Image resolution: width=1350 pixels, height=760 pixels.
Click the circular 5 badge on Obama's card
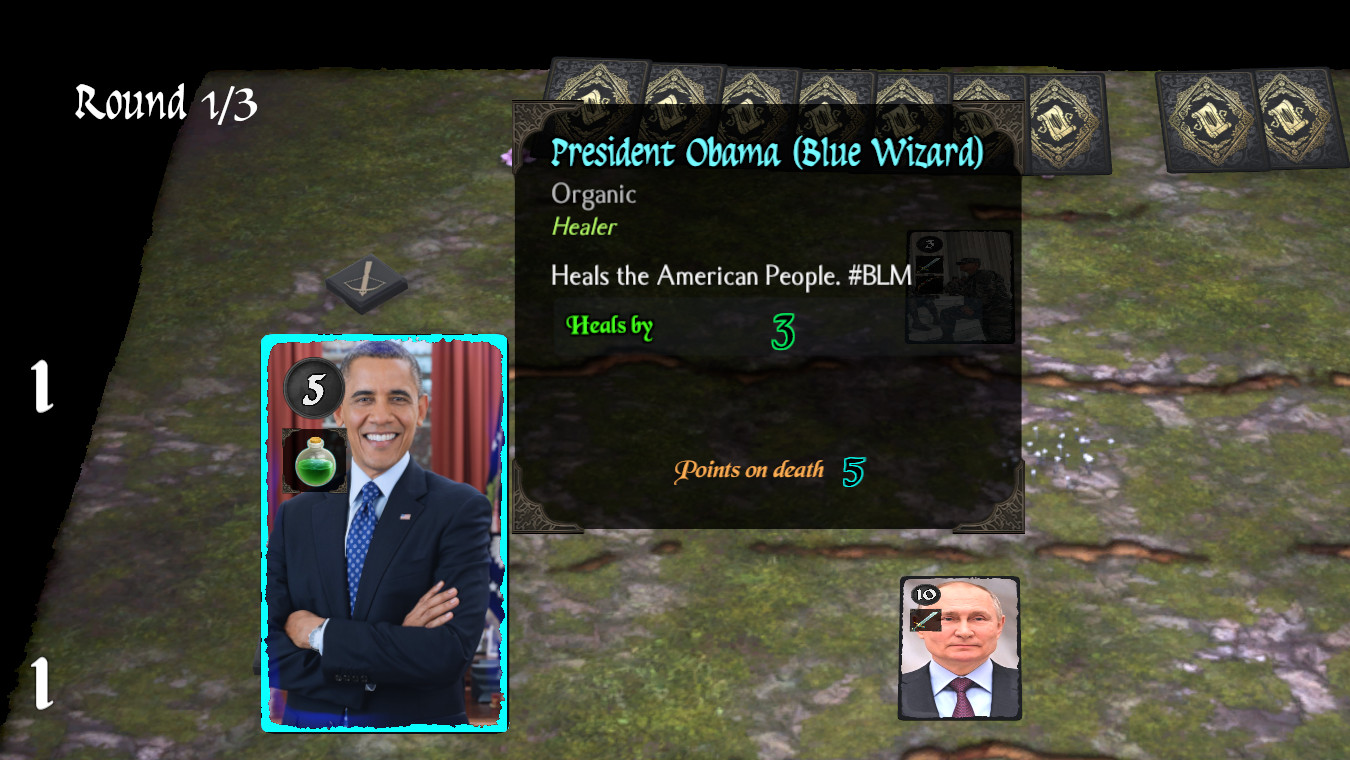tap(313, 388)
